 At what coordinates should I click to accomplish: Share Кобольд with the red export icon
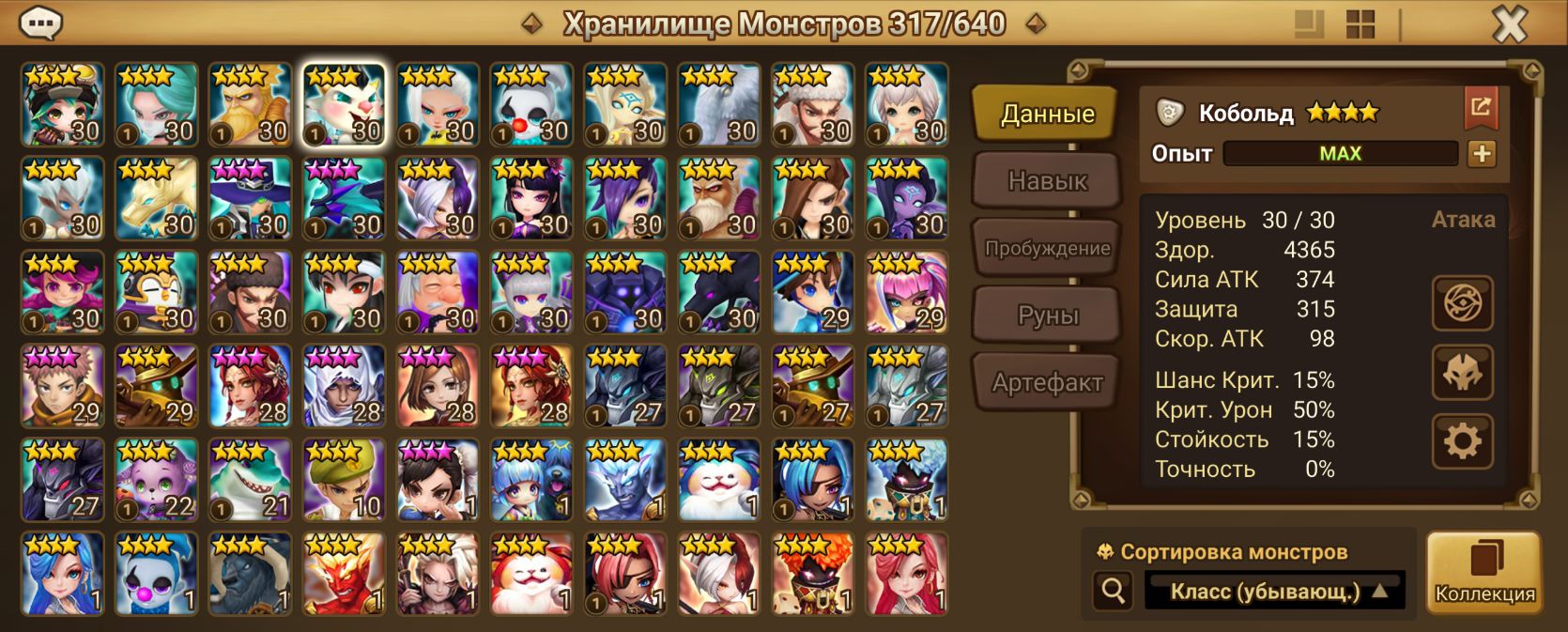click(x=1481, y=107)
